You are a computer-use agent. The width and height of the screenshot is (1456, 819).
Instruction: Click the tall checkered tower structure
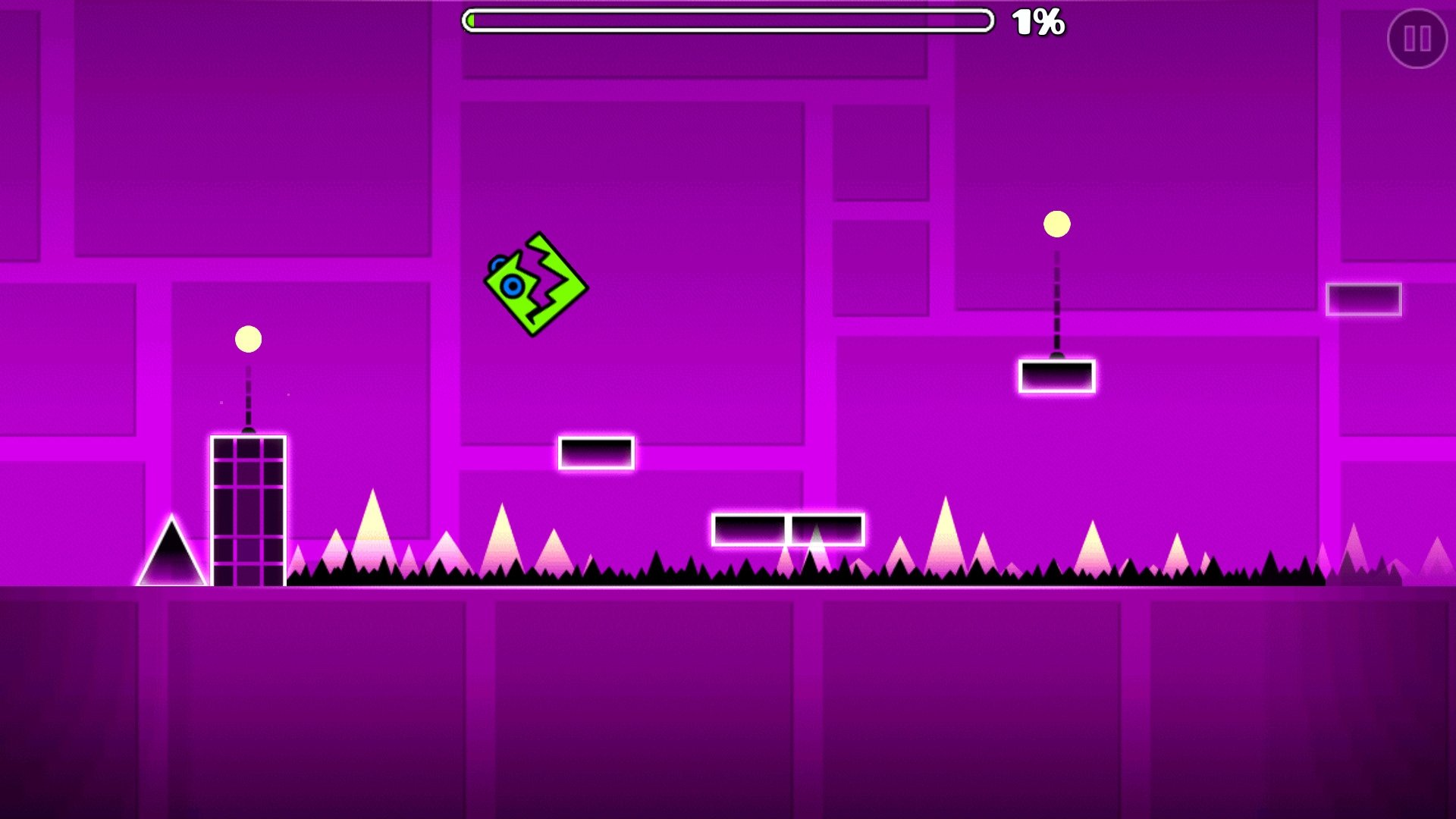(248, 508)
